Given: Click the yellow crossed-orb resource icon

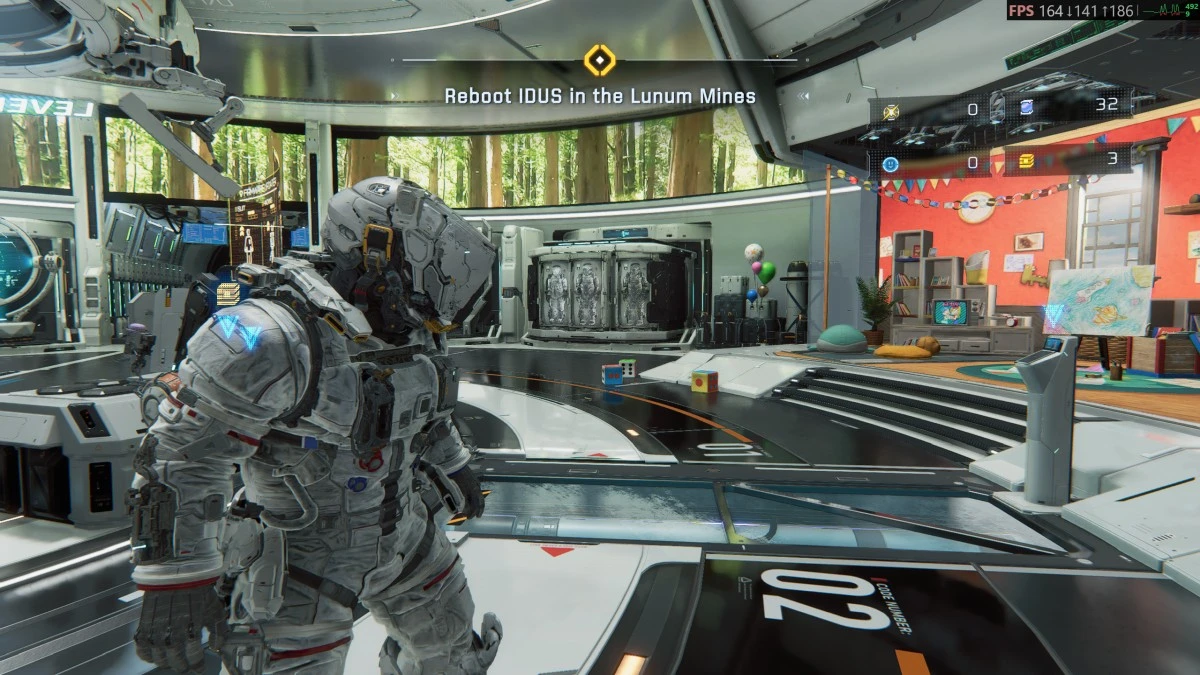Looking at the screenshot, I should point(891,111).
